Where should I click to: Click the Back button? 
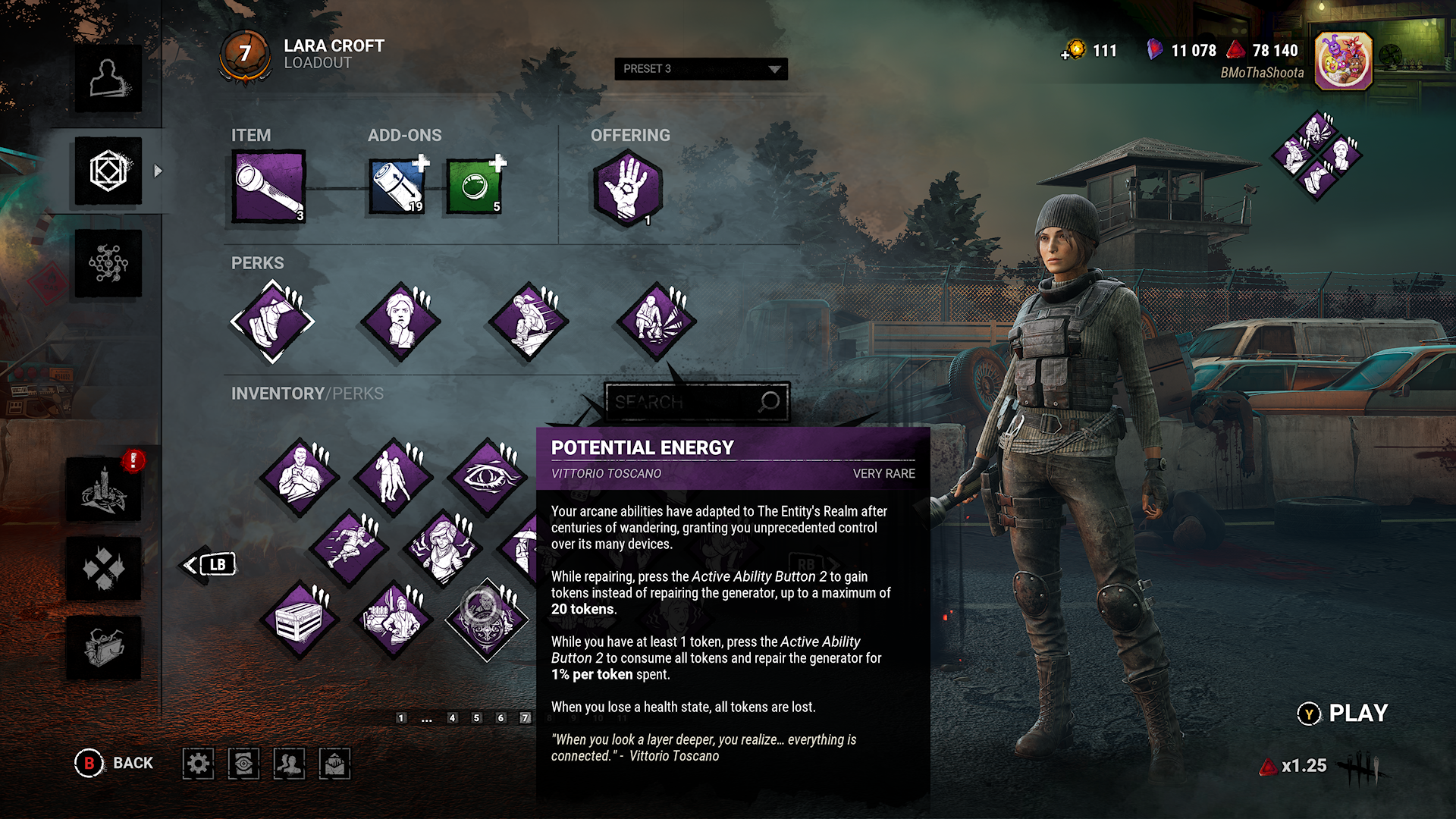[x=115, y=763]
